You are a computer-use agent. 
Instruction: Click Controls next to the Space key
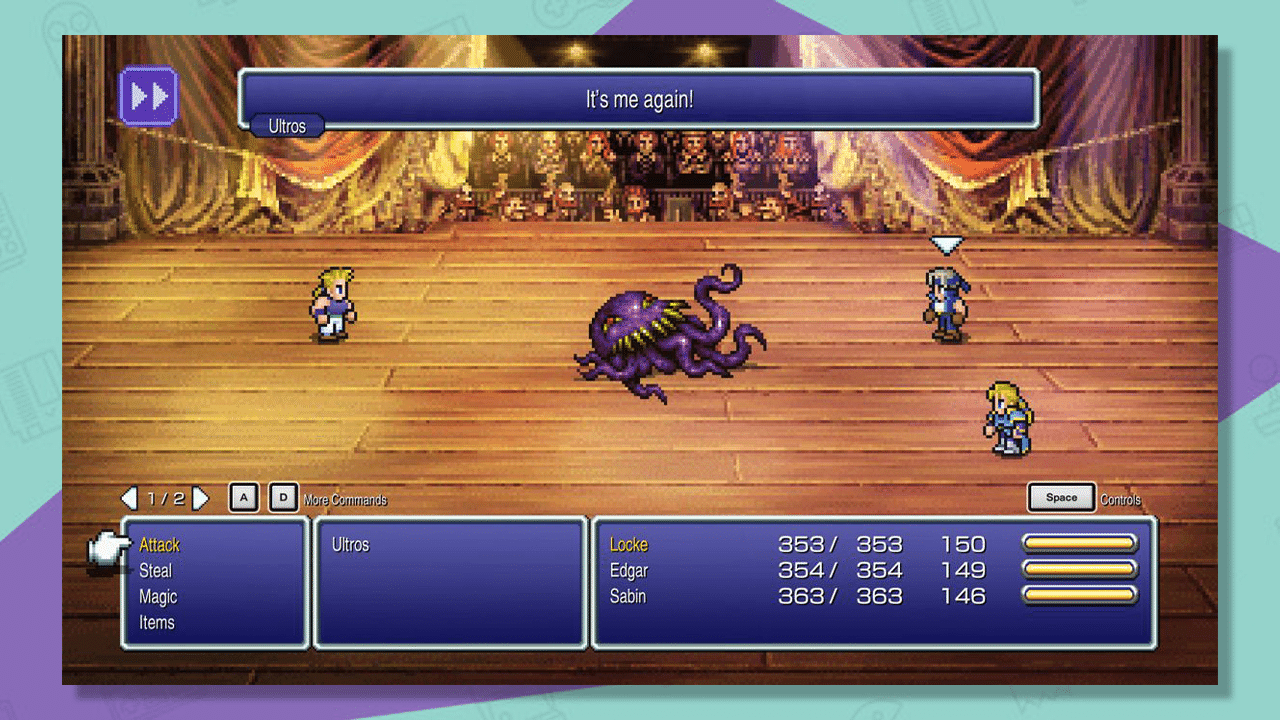pyautogui.click(x=1120, y=500)
